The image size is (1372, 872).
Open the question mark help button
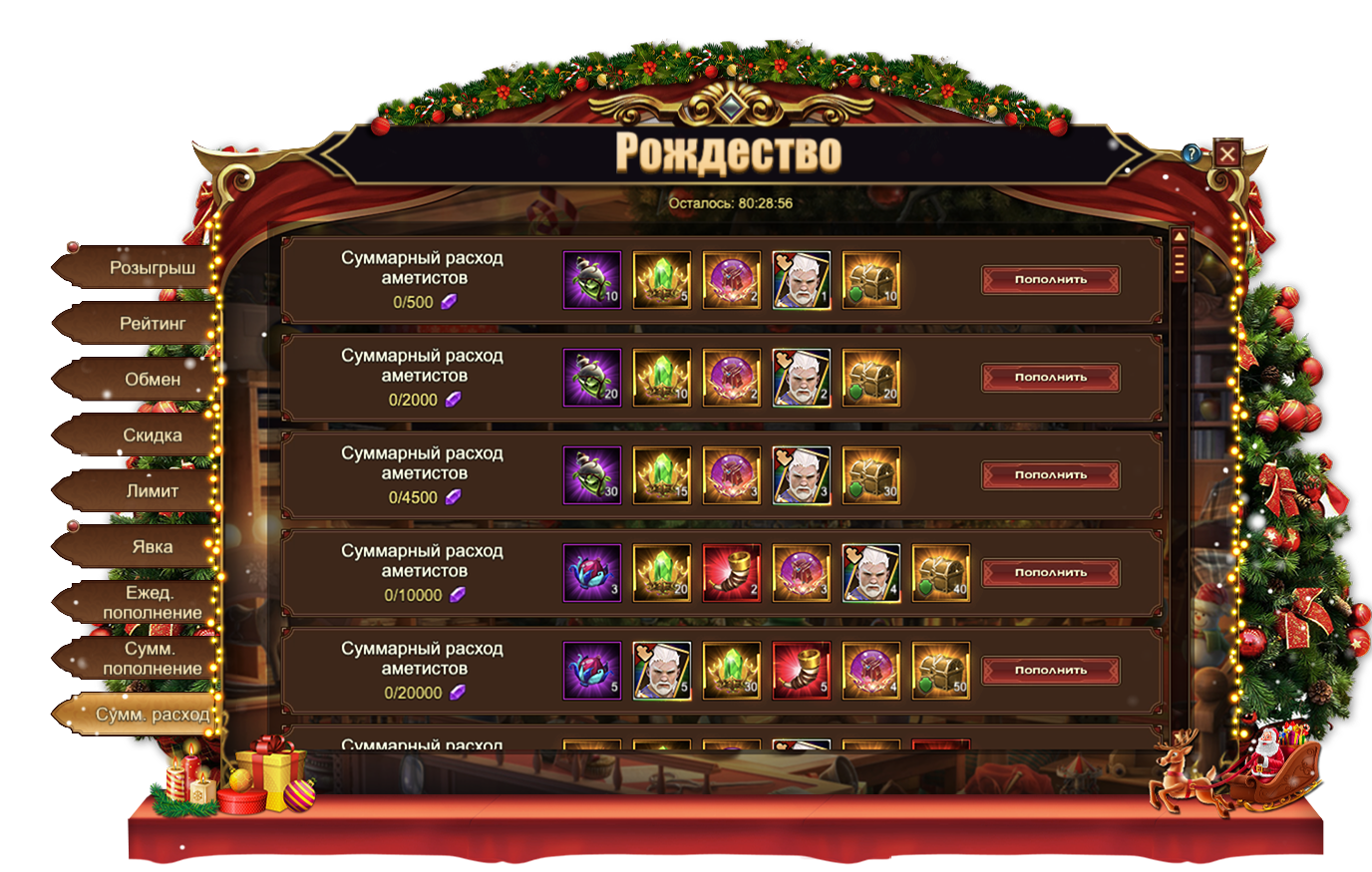(x=1192, y=153)
